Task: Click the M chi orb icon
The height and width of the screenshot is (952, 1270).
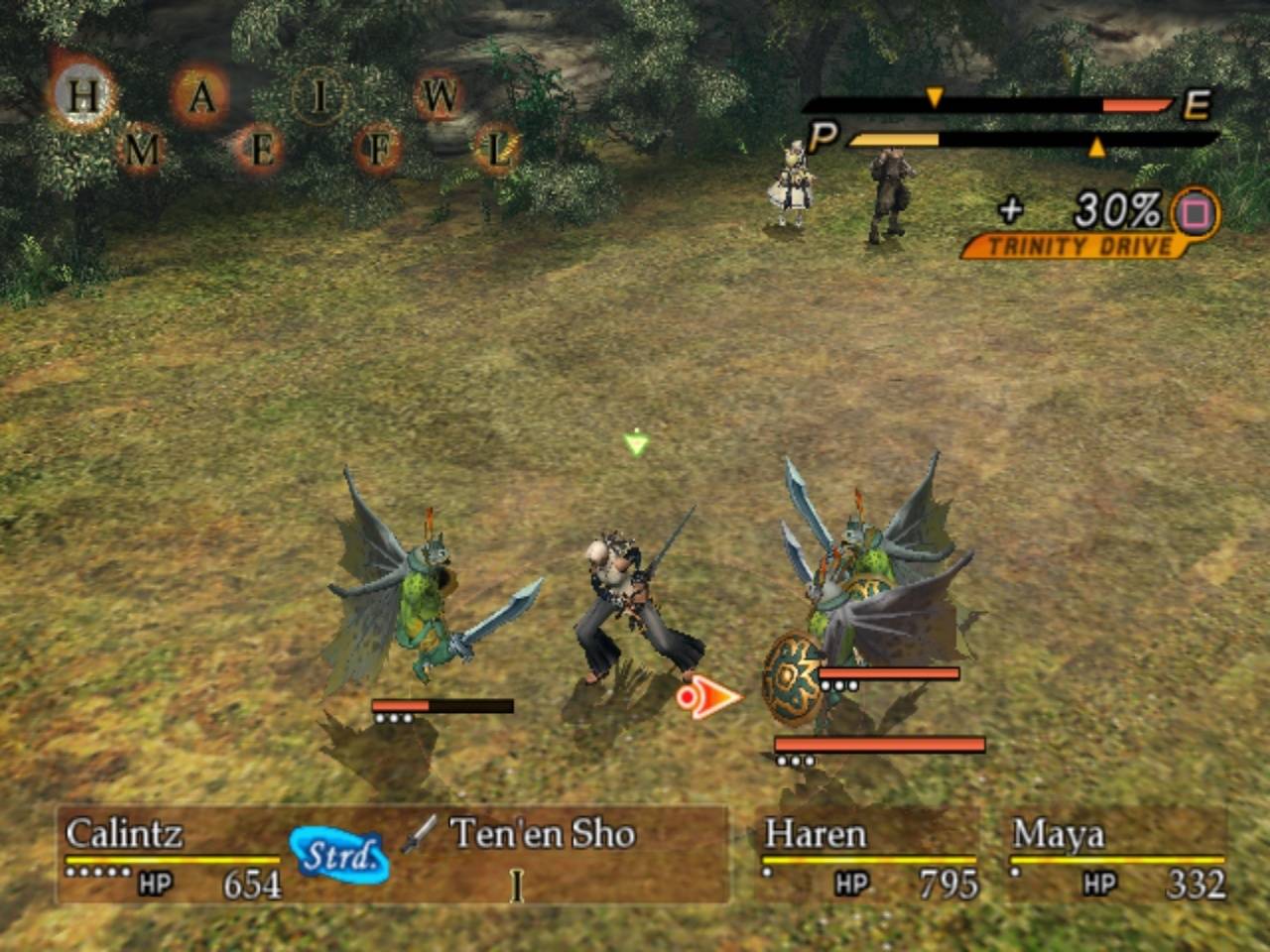Action: 143,151
